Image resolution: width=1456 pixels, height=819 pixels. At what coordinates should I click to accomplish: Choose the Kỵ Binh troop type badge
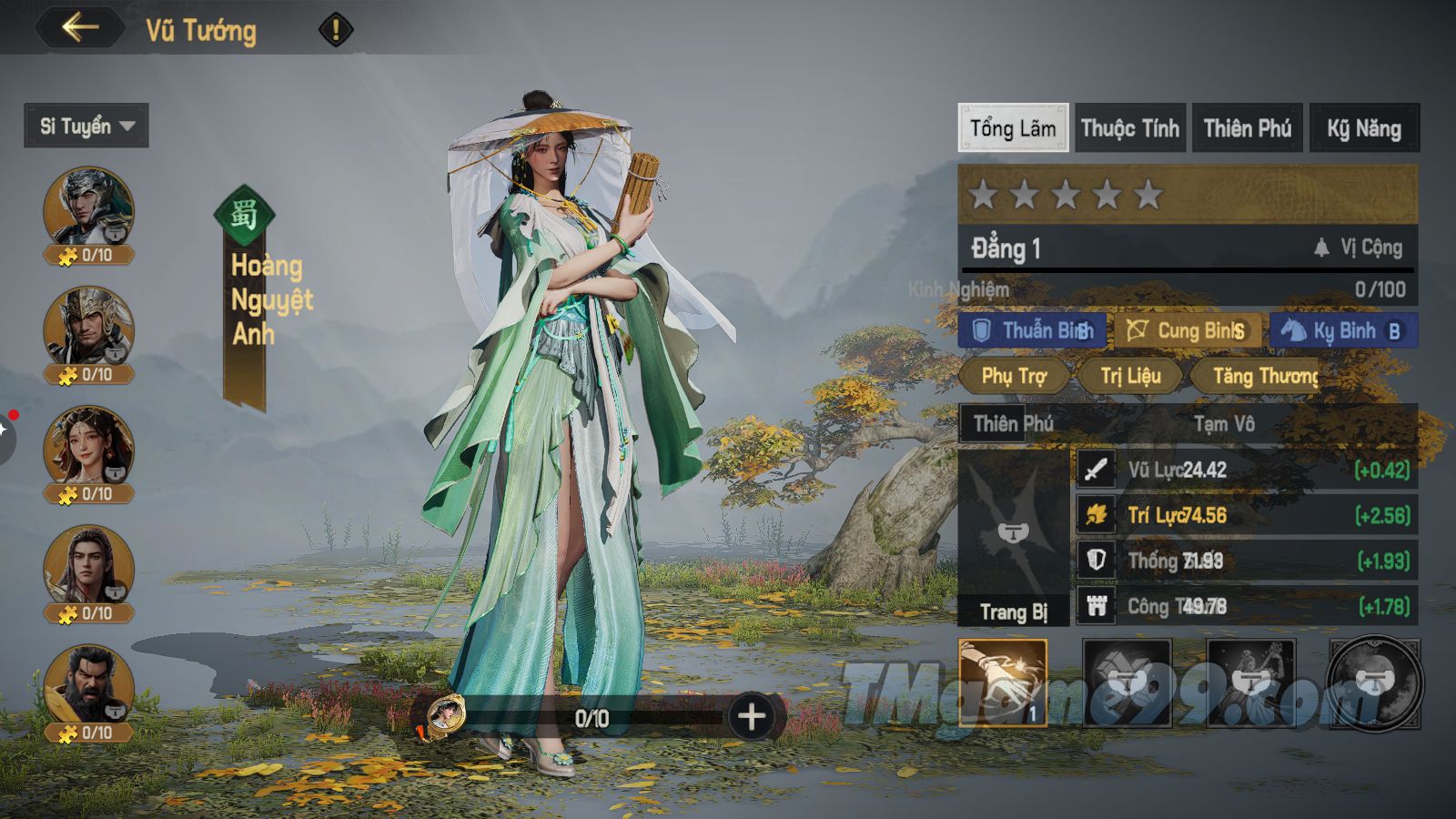tap(1343, 330)
